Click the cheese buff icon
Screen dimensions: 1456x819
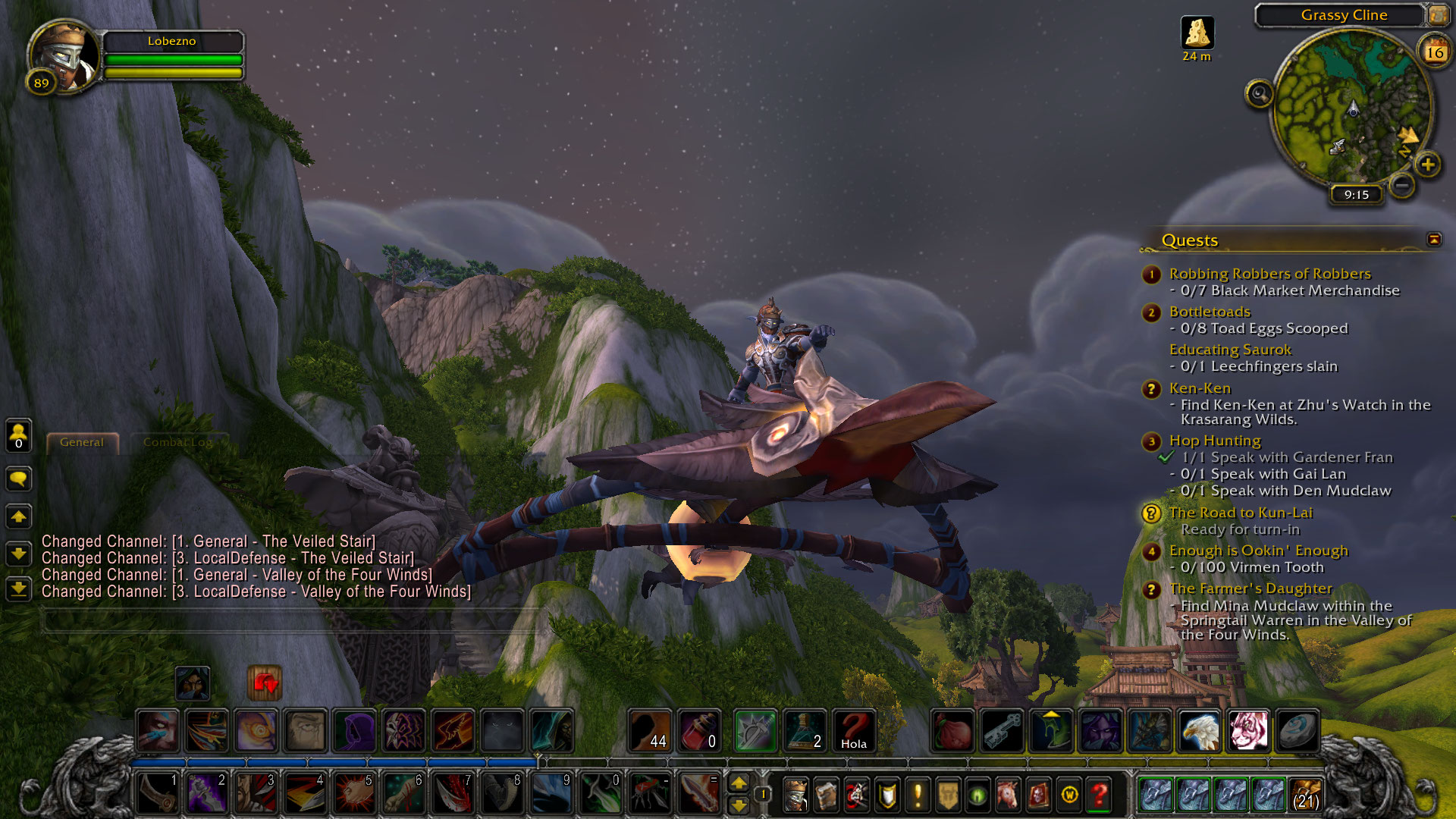[1197, 33]
